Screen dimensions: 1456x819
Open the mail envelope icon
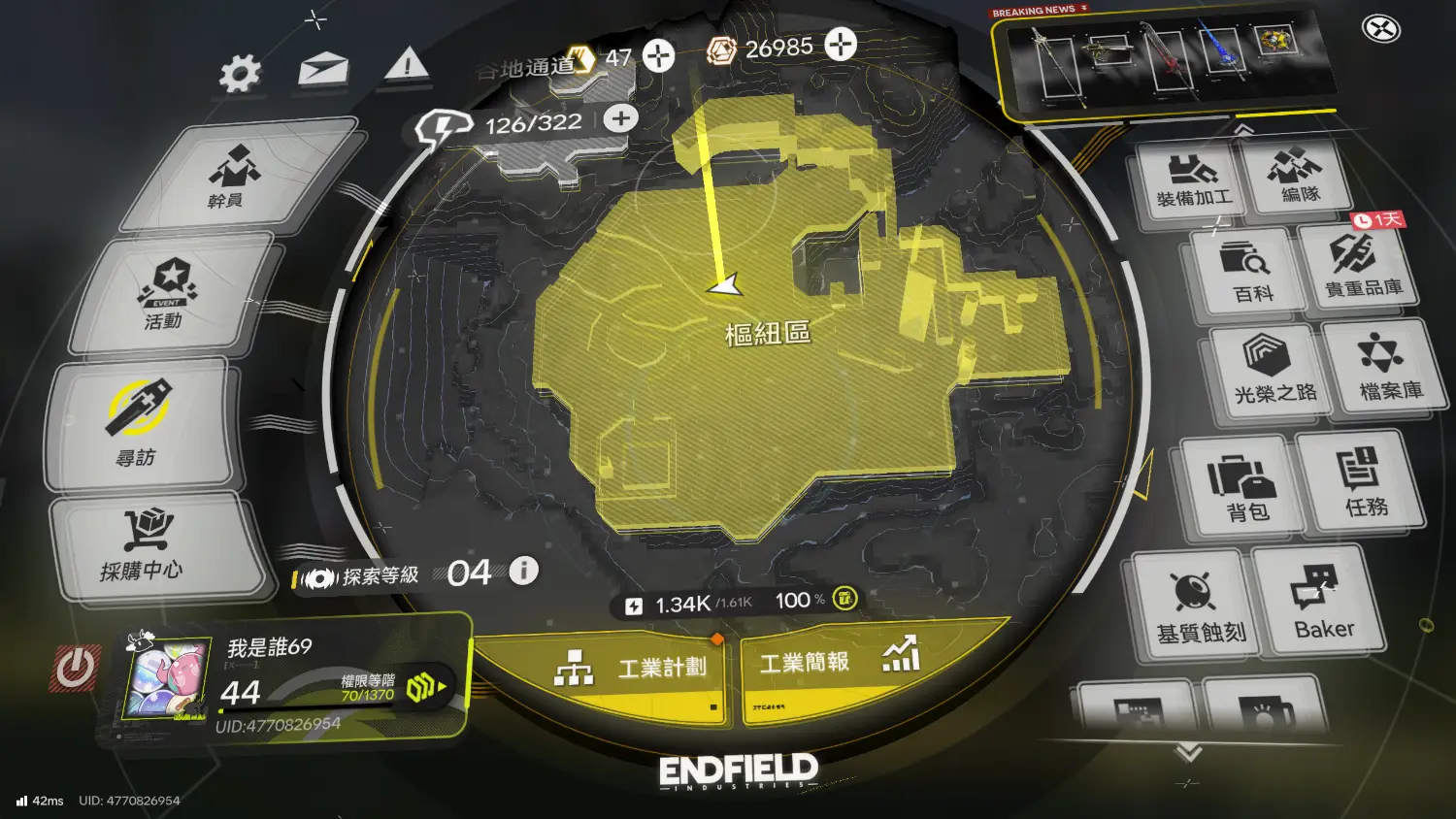(x=323, y=70)
